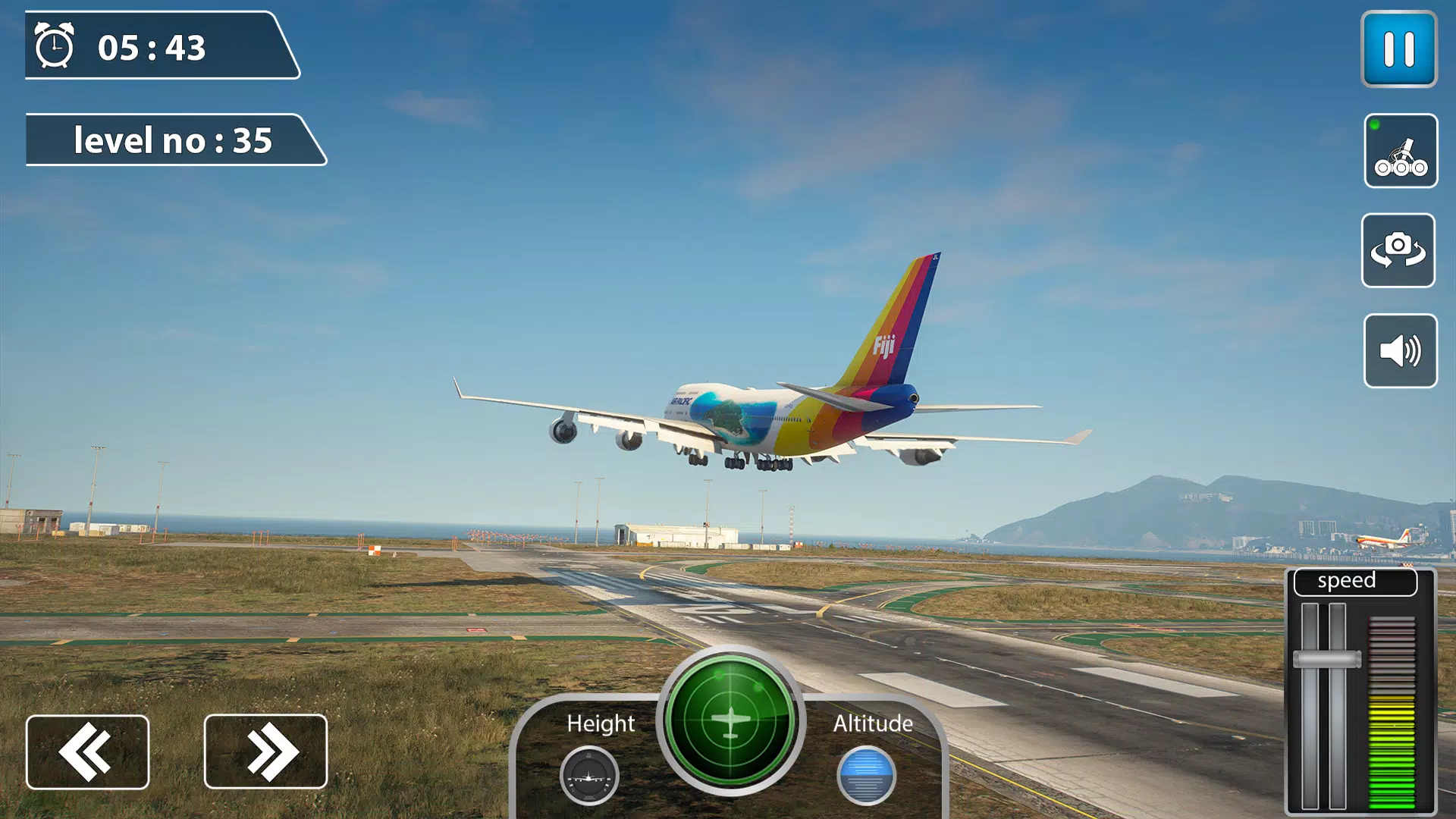
Task: Select the double left arrow control
Action: [x=87, y=750]
